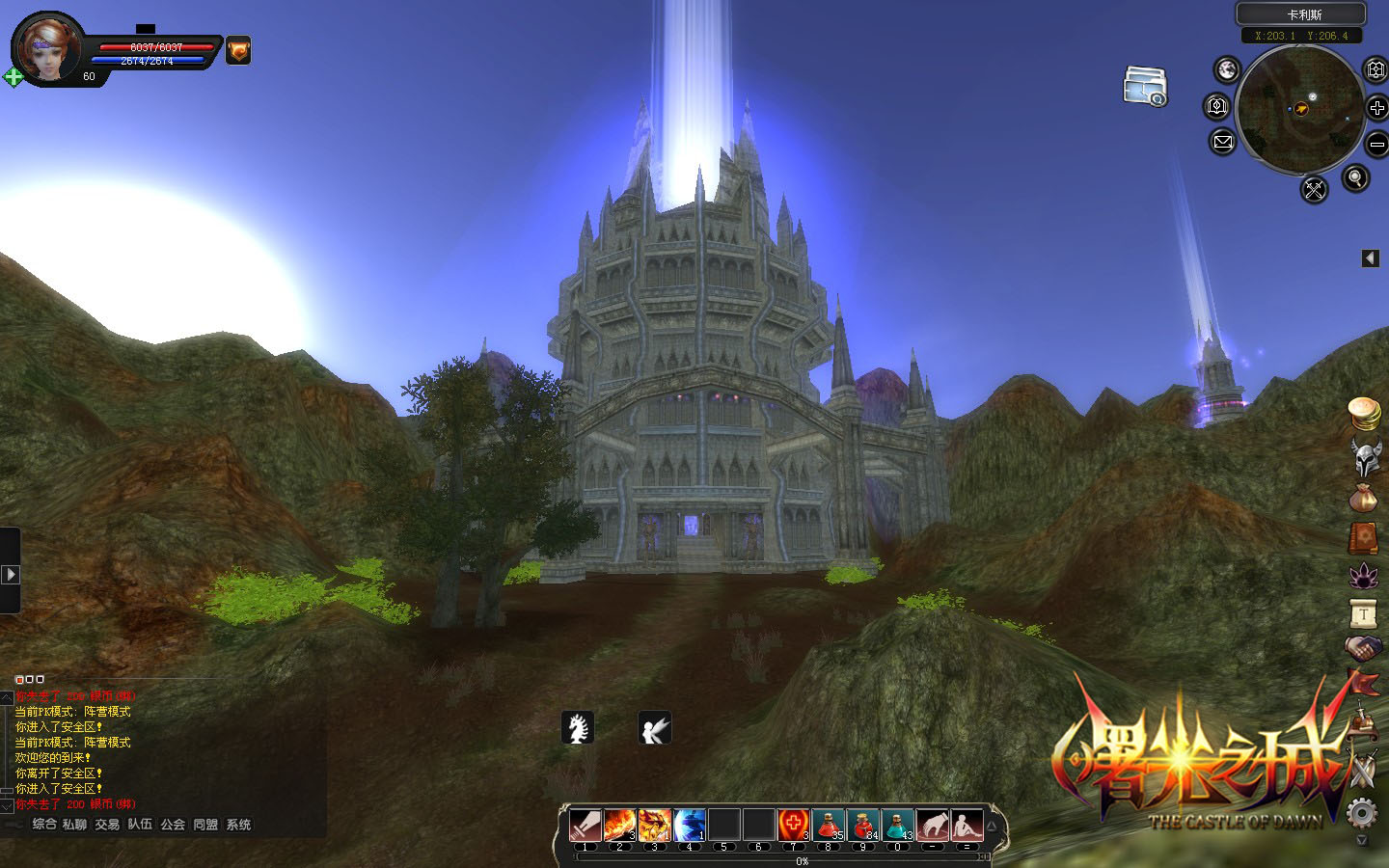Screen dimensions: 1389x868
Task: Open the handshake social icon
Action: (x=1364, y=648)
